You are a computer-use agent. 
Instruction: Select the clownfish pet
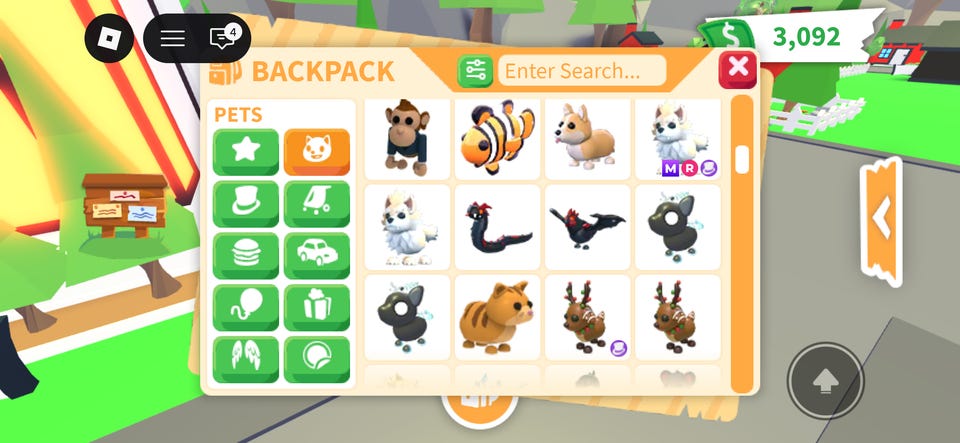point(497,139)
